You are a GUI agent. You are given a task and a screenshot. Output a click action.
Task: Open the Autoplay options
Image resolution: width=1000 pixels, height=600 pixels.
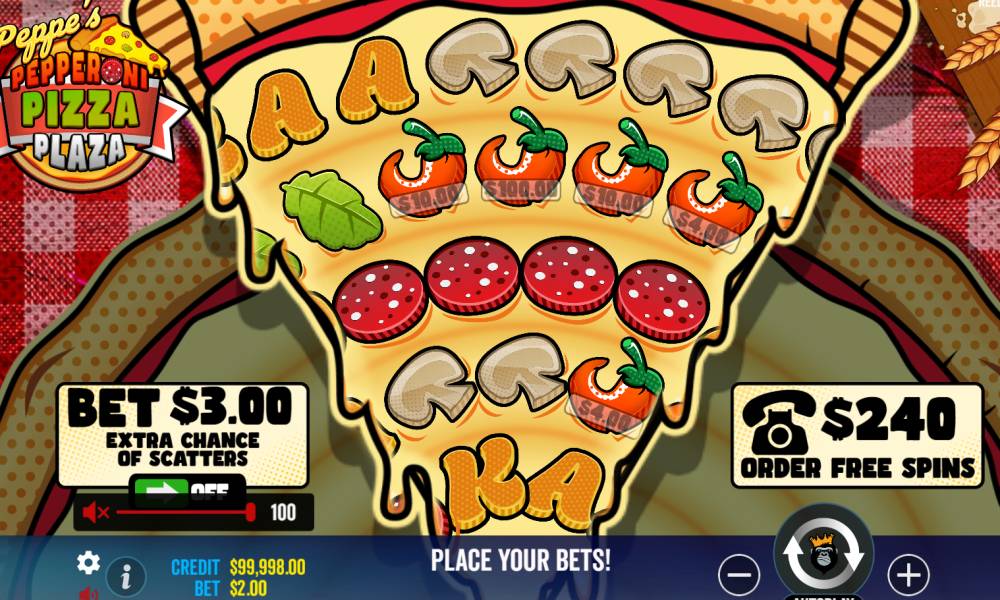[823, 595]
